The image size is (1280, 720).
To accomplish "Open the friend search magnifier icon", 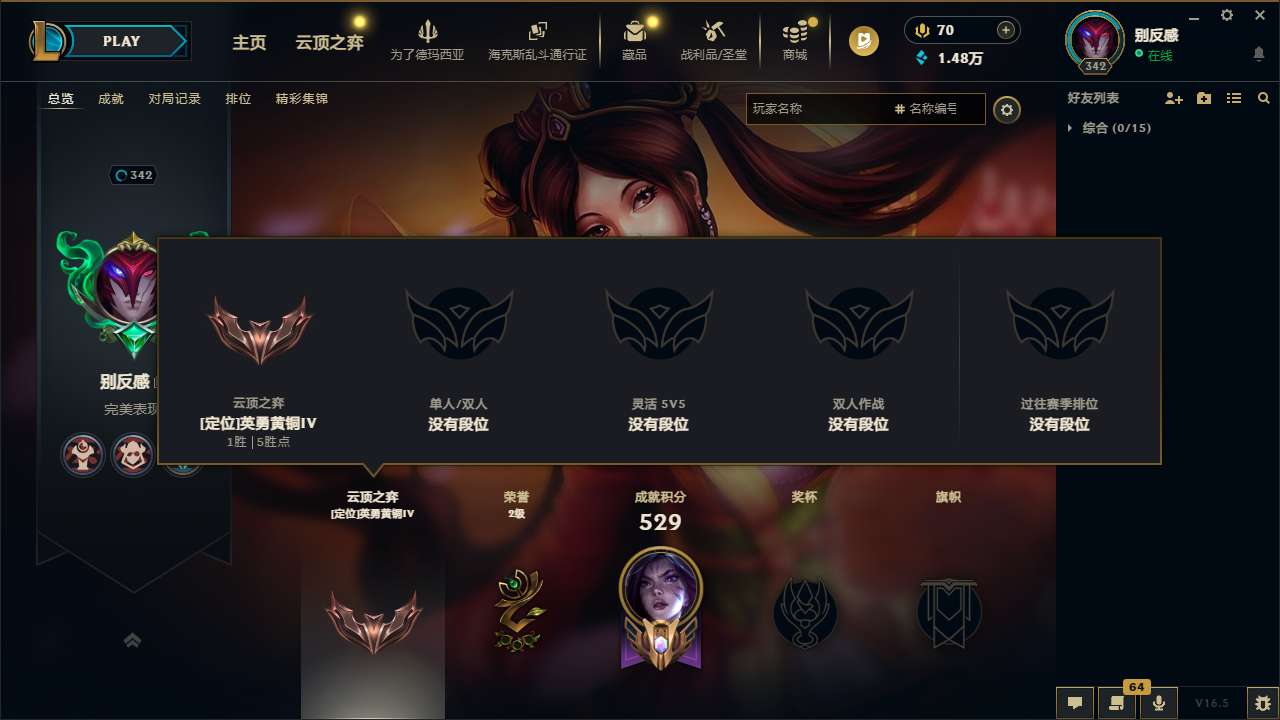I will click(1263, 98).
